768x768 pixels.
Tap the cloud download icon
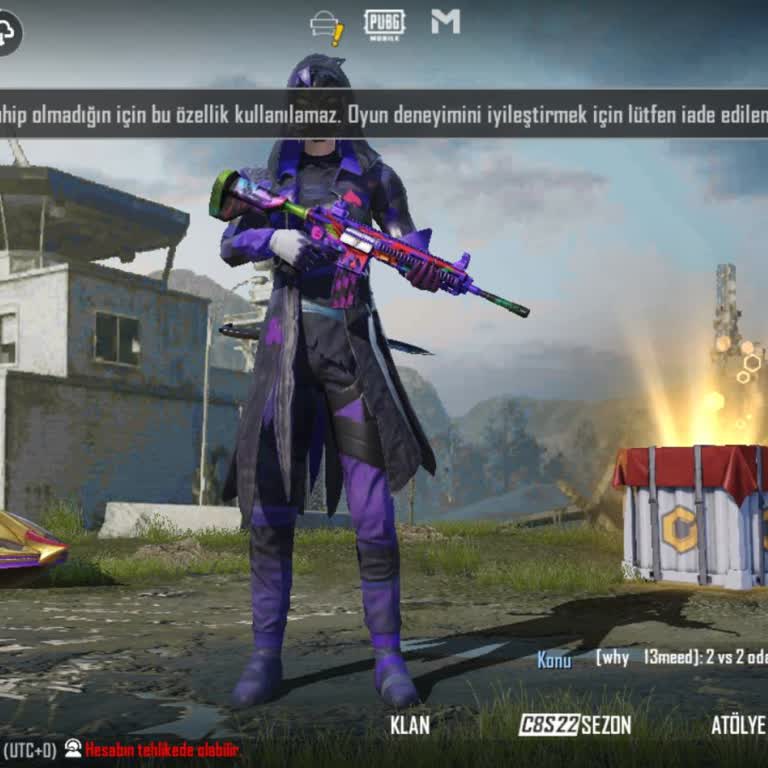[x=8, y=33]
